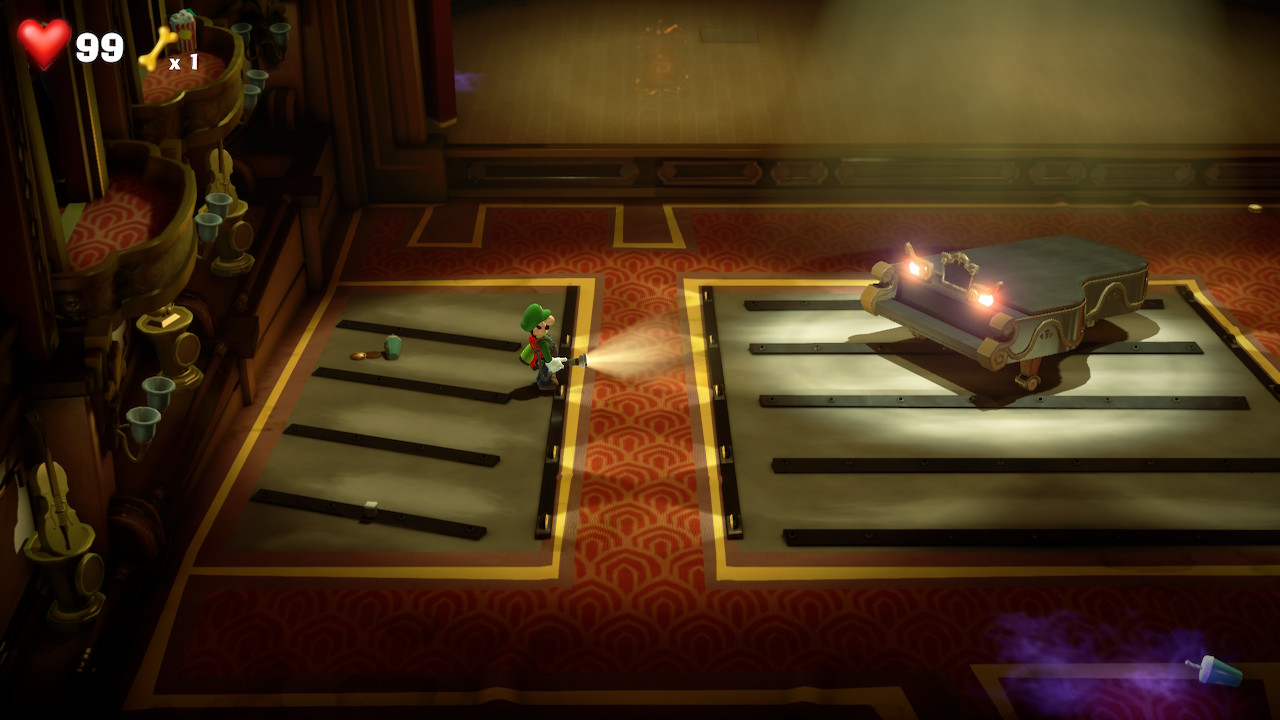Viewport: 1280px width, 720px height.
Task: Select the golden bone item icon
Action: tap(156, 48)
